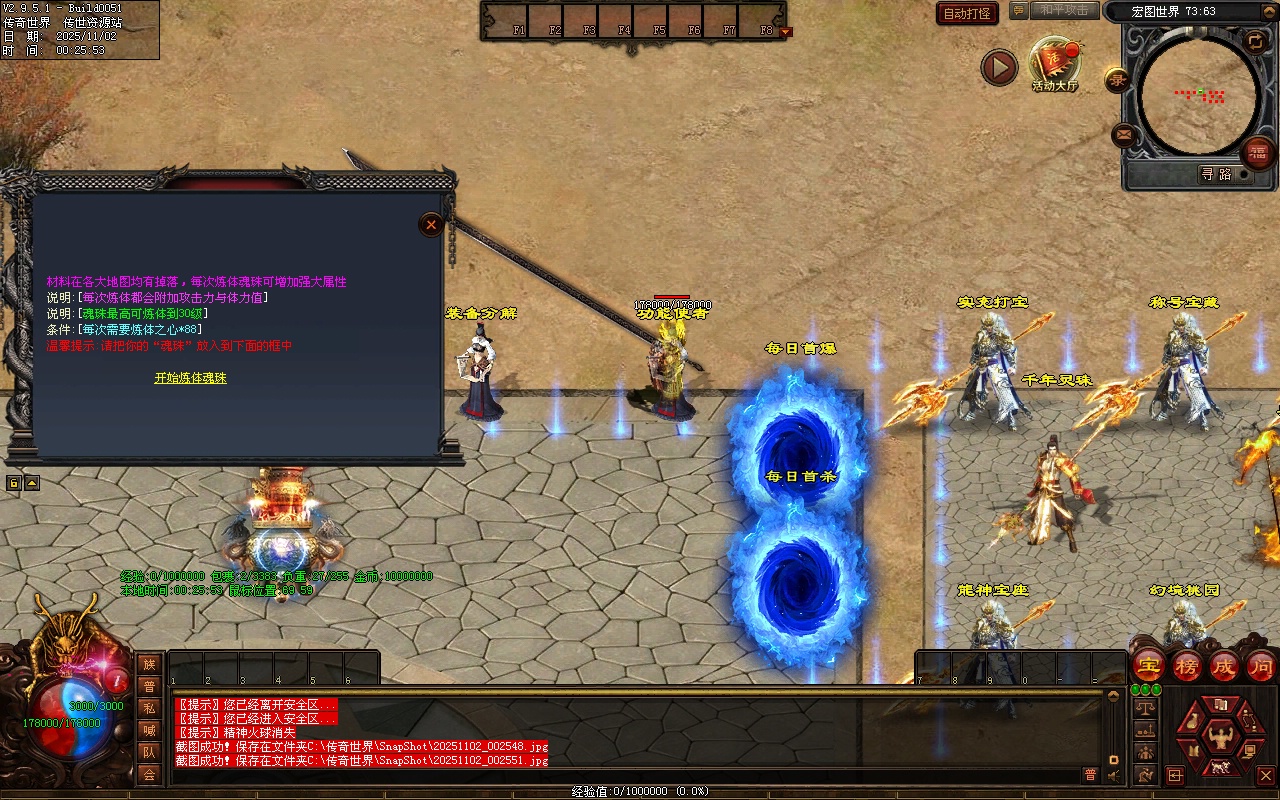Open the character panel with flexing figure

click(1219, 739)
